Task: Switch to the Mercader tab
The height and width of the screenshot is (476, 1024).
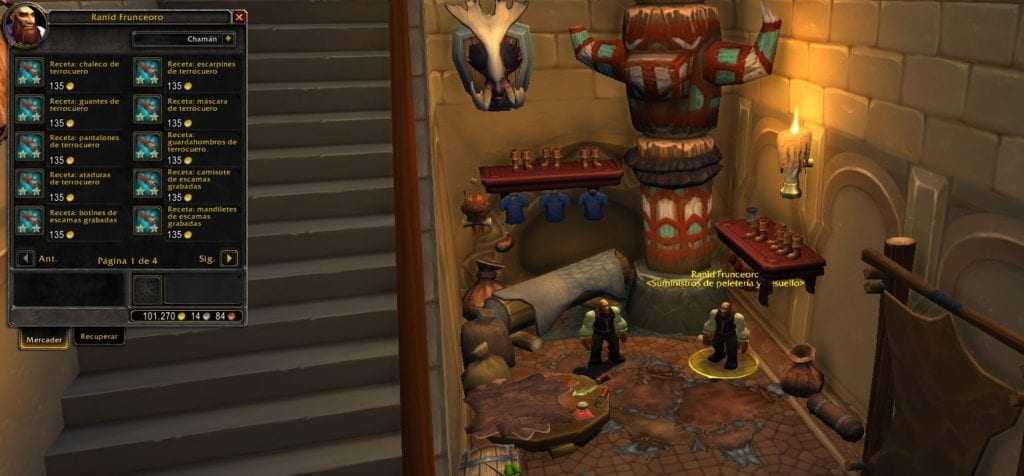Action: click(44, 340)
